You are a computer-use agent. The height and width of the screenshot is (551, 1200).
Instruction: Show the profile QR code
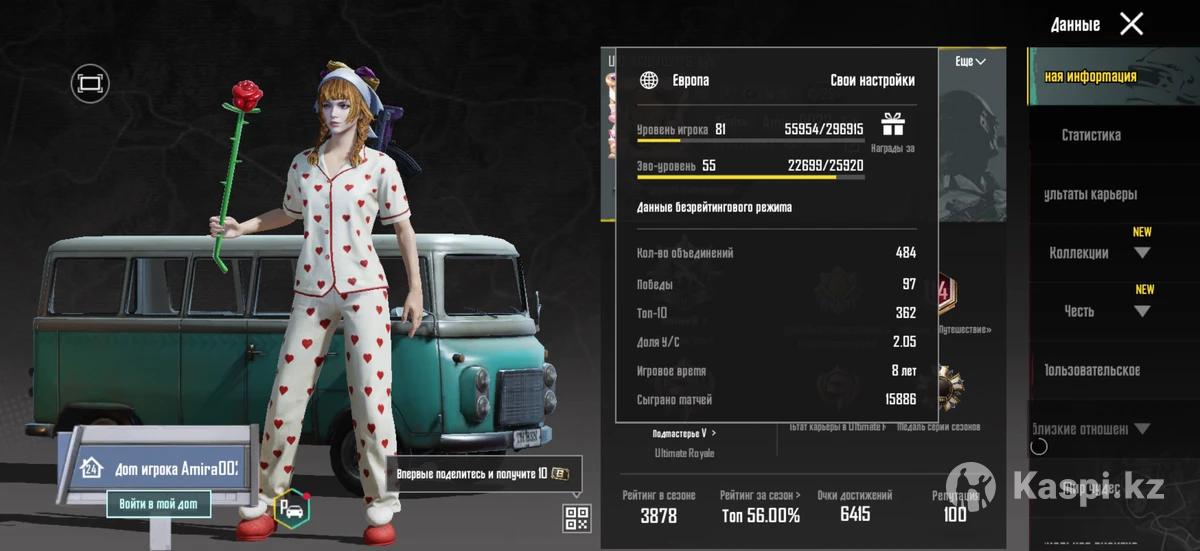click(x=577, y=517)
